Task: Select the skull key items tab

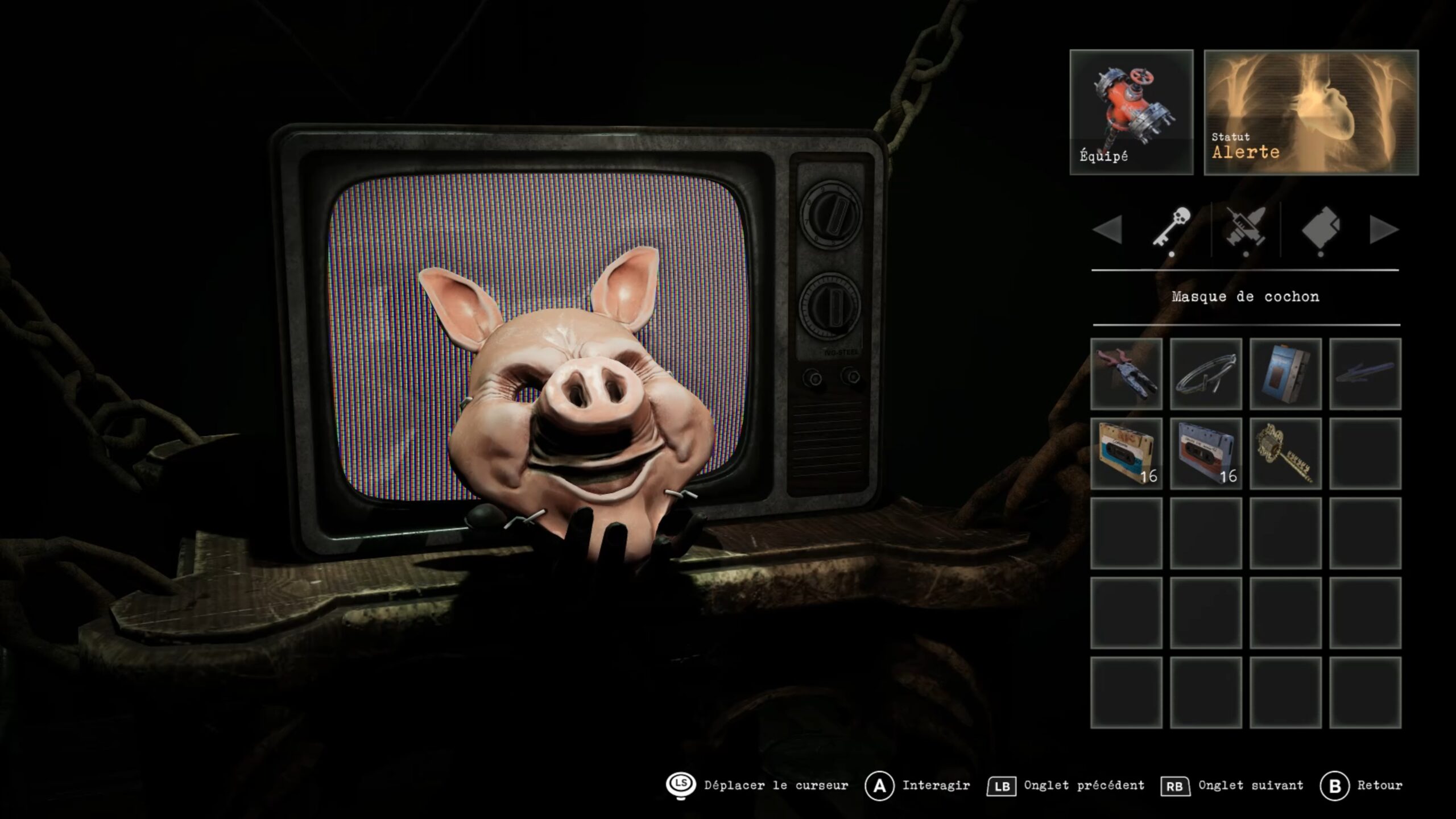Action: point(1171,229)
